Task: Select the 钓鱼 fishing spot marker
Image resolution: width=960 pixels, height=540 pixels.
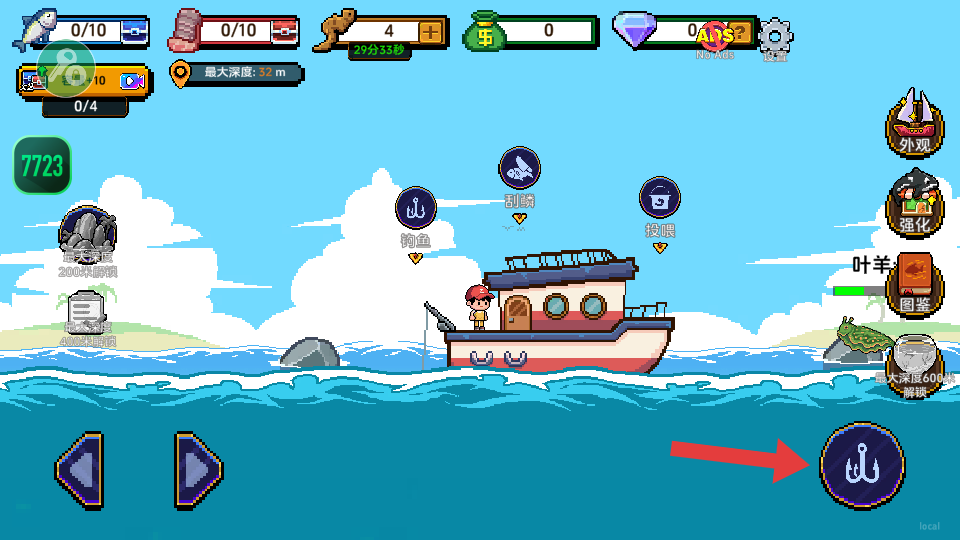Action: click(x=415, y=209)
